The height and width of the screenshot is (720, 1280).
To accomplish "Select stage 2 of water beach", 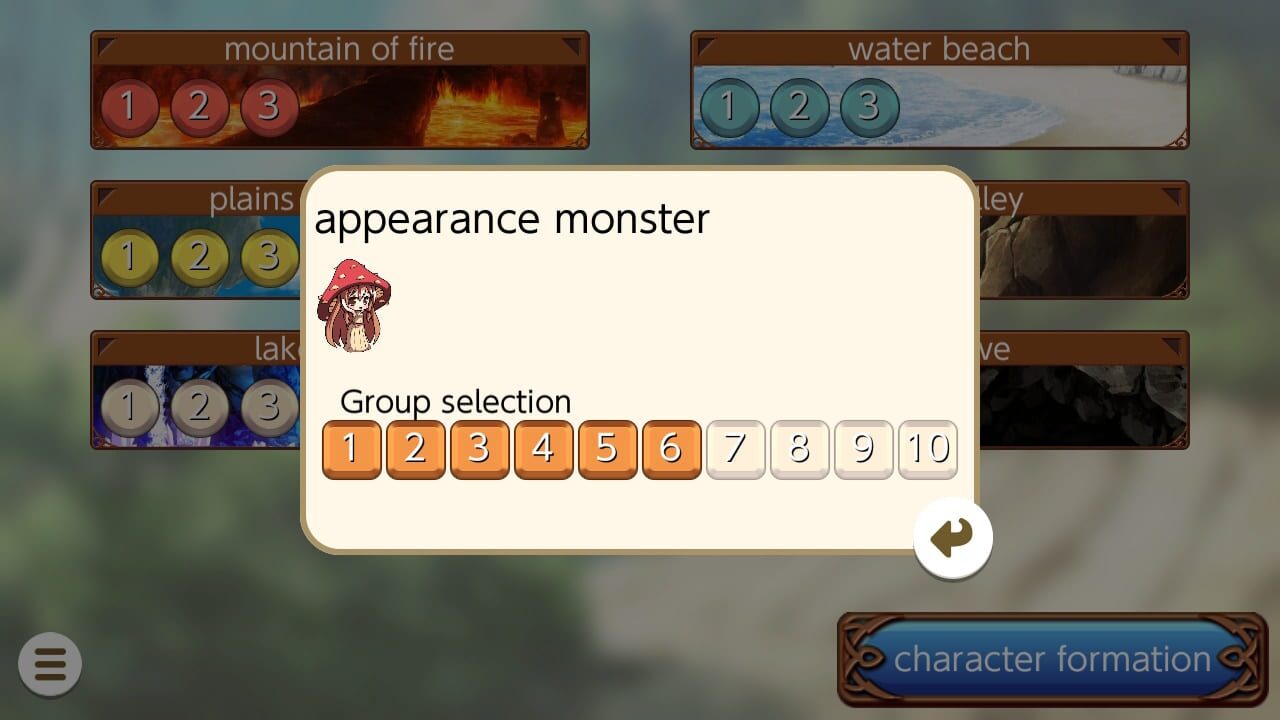I will (800, 106).
